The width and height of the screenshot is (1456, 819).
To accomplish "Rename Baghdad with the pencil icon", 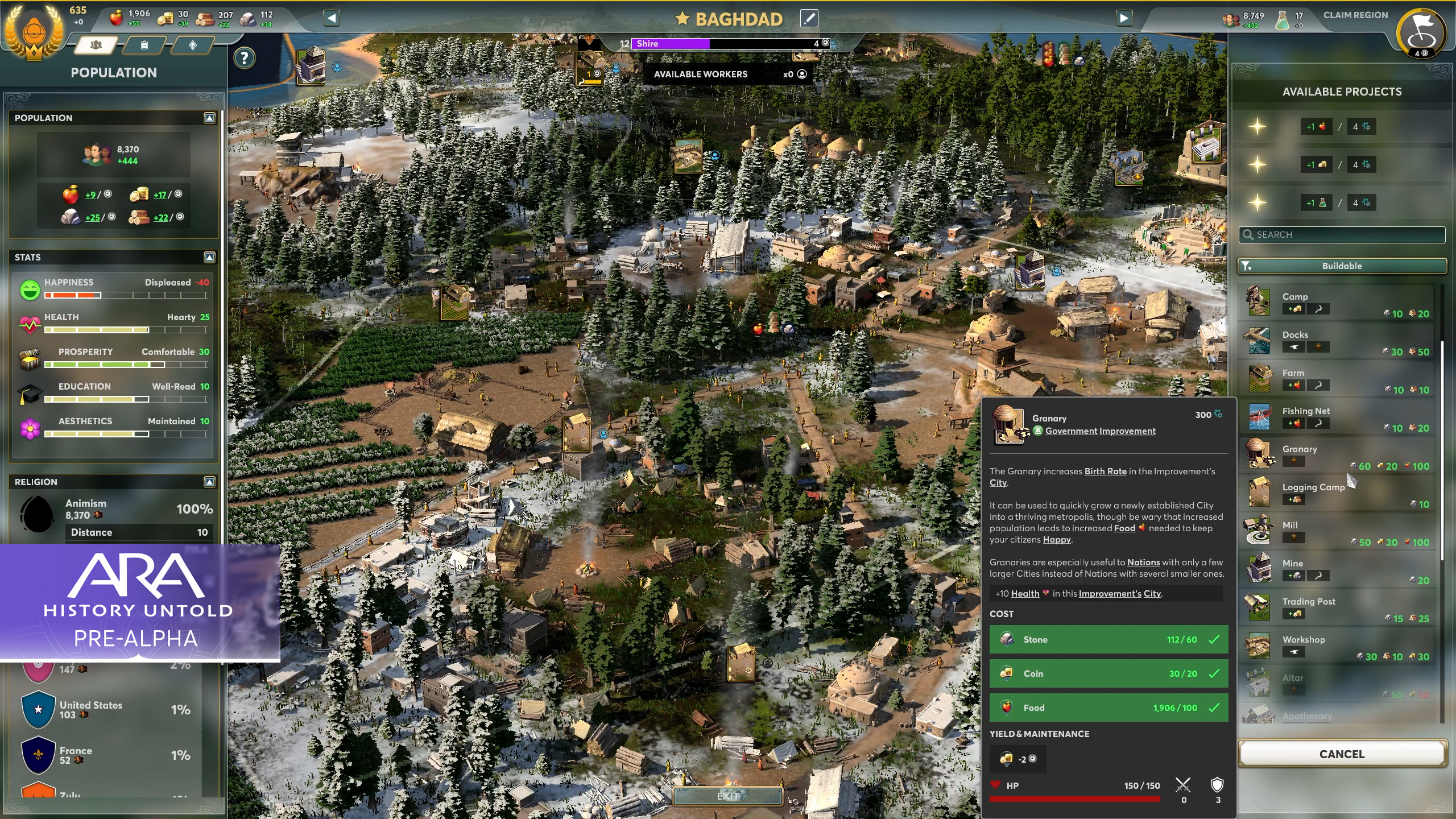I will tap(809, 18).
